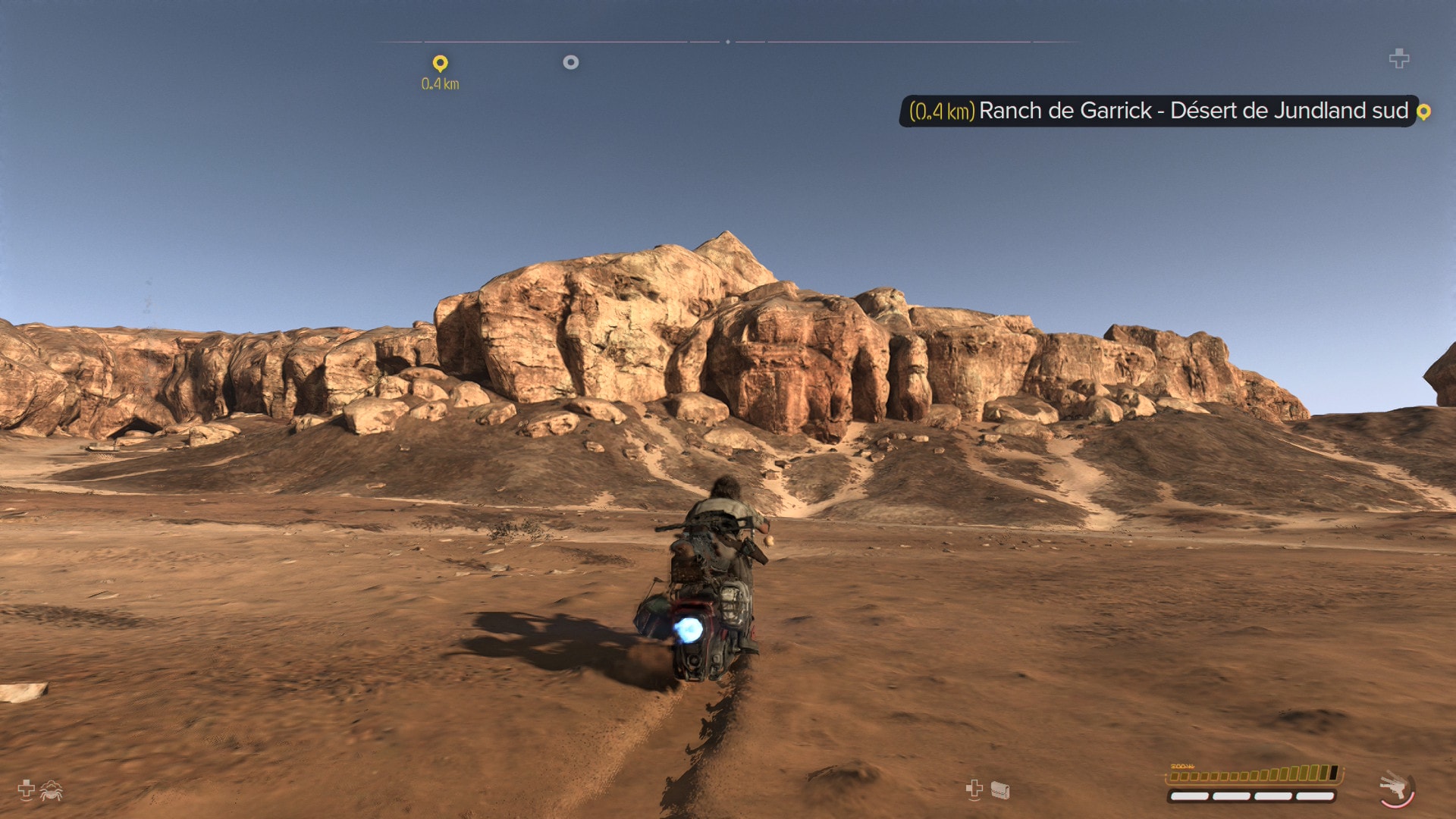Viewport: 1456px width, 819px height.
Task: Select the yellow waypoint pin on the compass
Action: pos(440,63)
